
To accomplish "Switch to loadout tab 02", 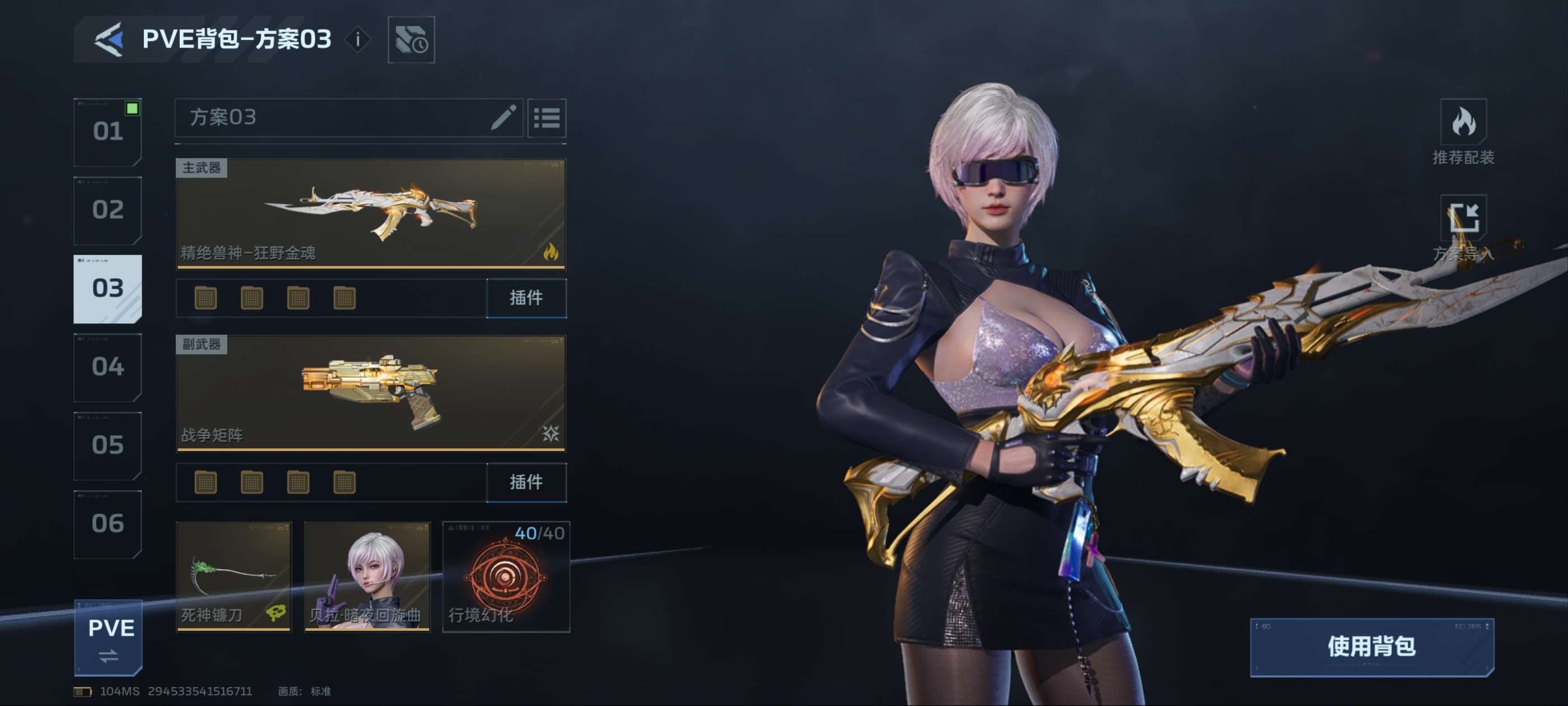I will [x=108, y=210].
